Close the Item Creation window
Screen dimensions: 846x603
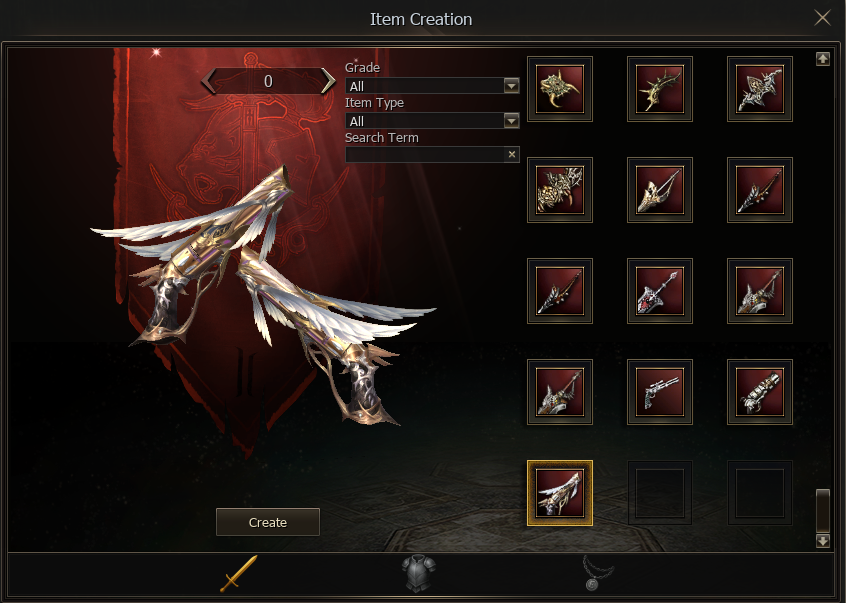(822, 18)
